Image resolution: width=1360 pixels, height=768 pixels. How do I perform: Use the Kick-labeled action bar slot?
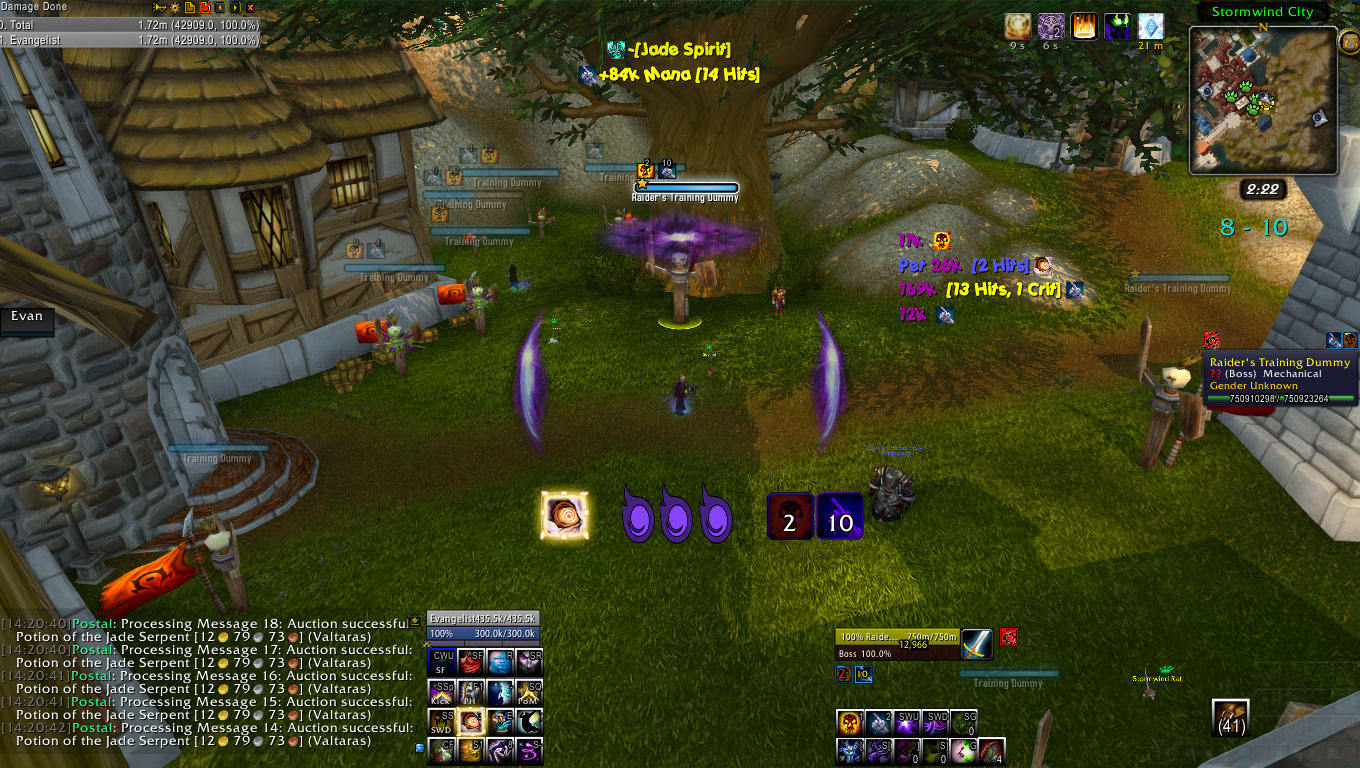click(443, 692)
